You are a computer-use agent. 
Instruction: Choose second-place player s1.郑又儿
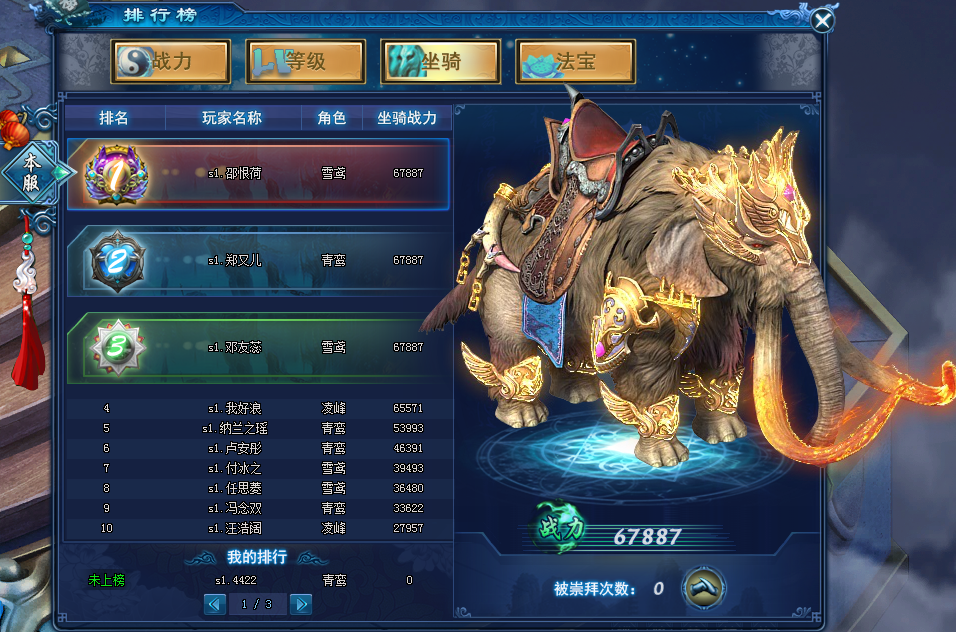(258, 260)
